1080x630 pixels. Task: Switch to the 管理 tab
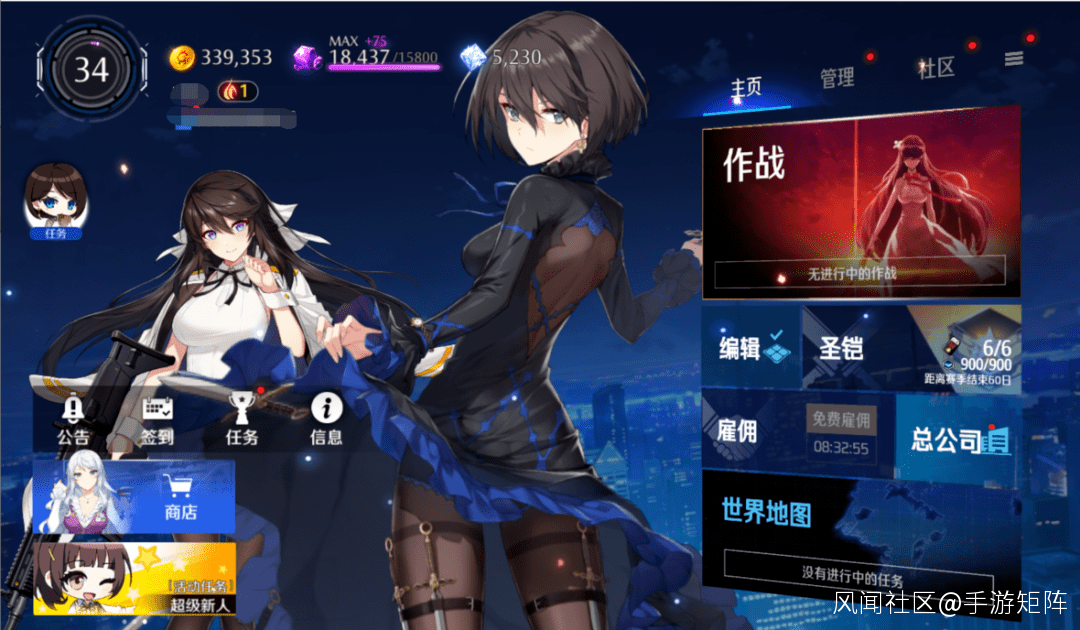[x=837, y=77]
